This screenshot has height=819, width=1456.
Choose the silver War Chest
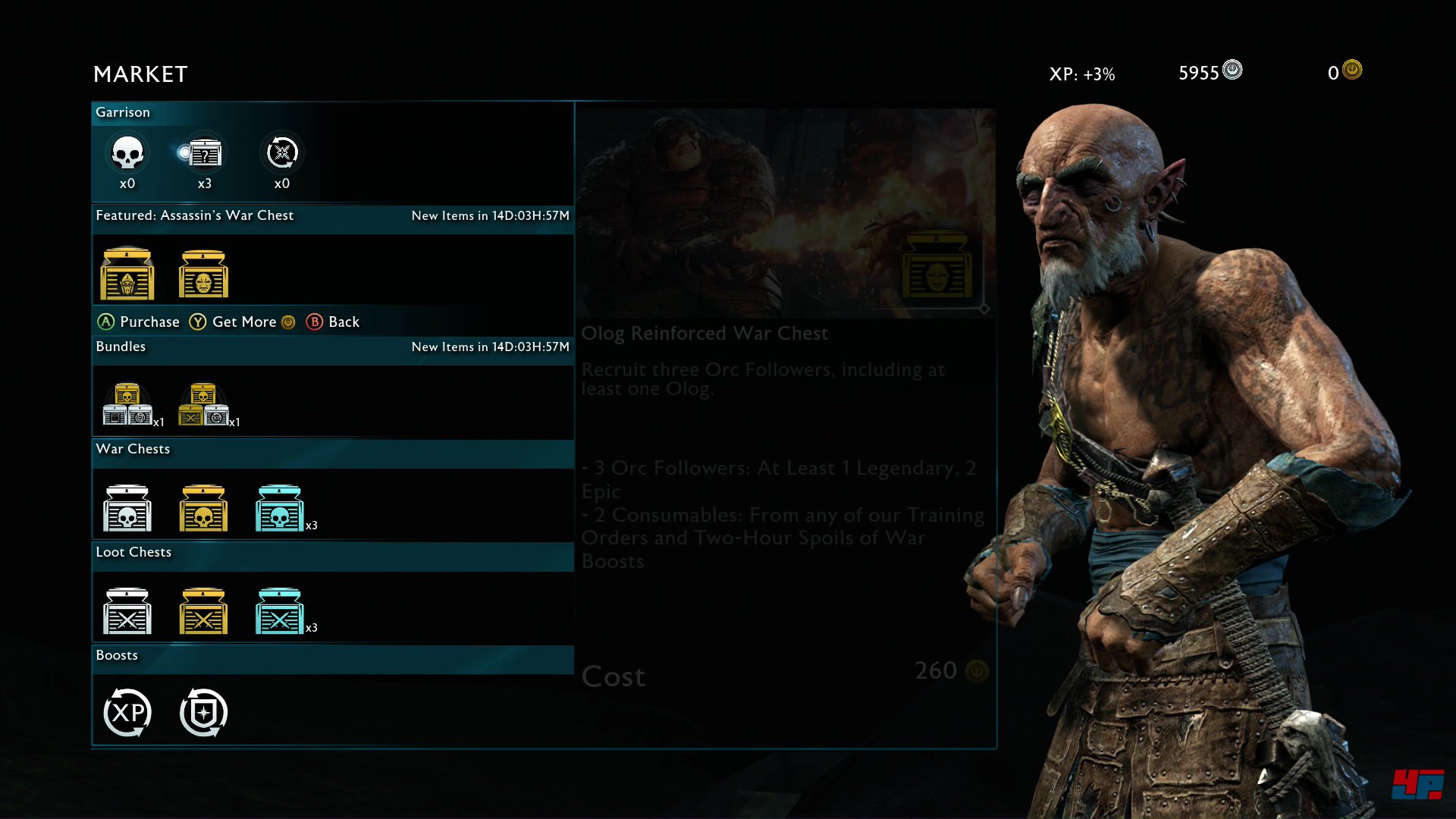(127, 508)
